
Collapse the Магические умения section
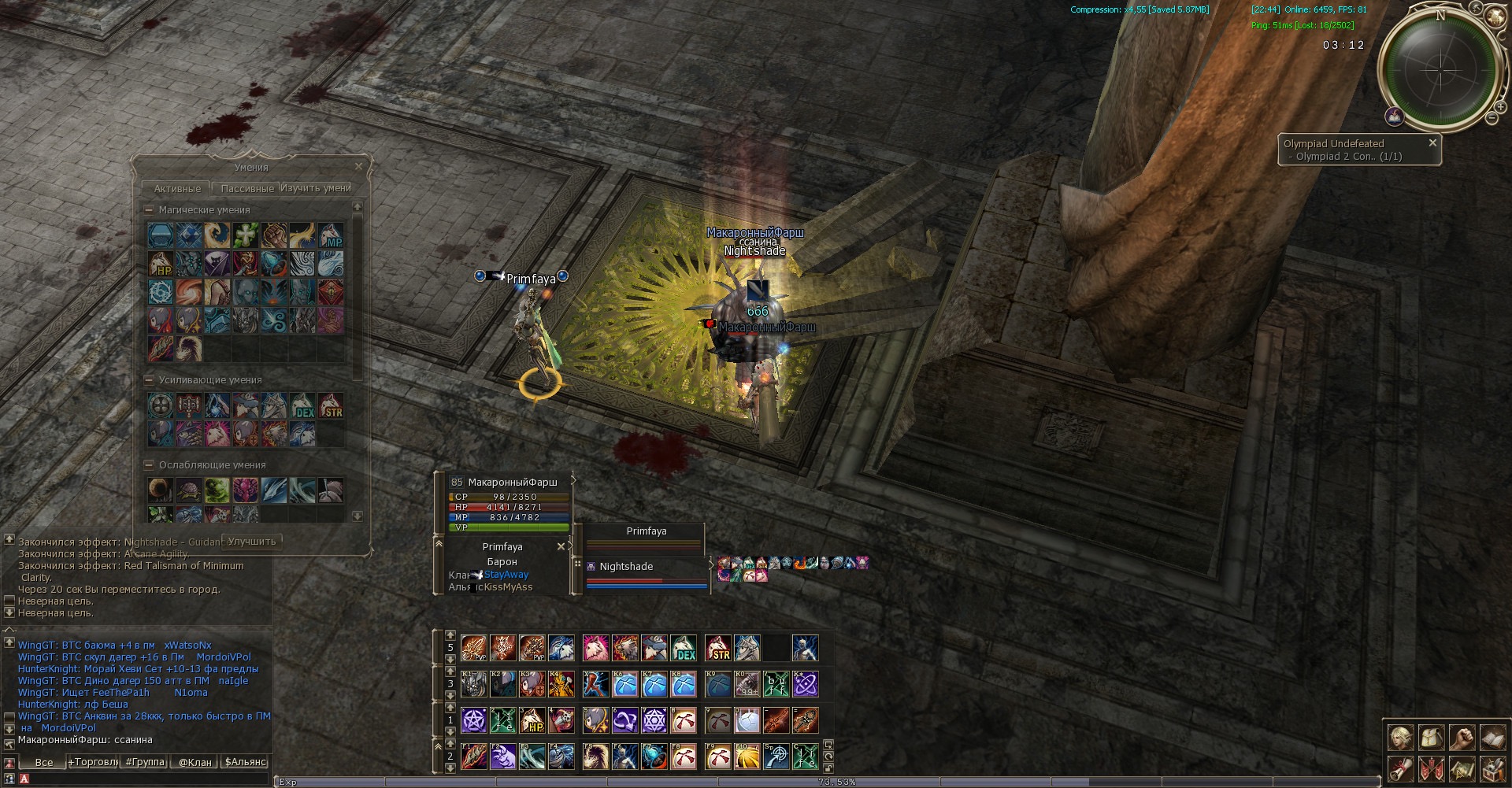[x=149, y=210]
